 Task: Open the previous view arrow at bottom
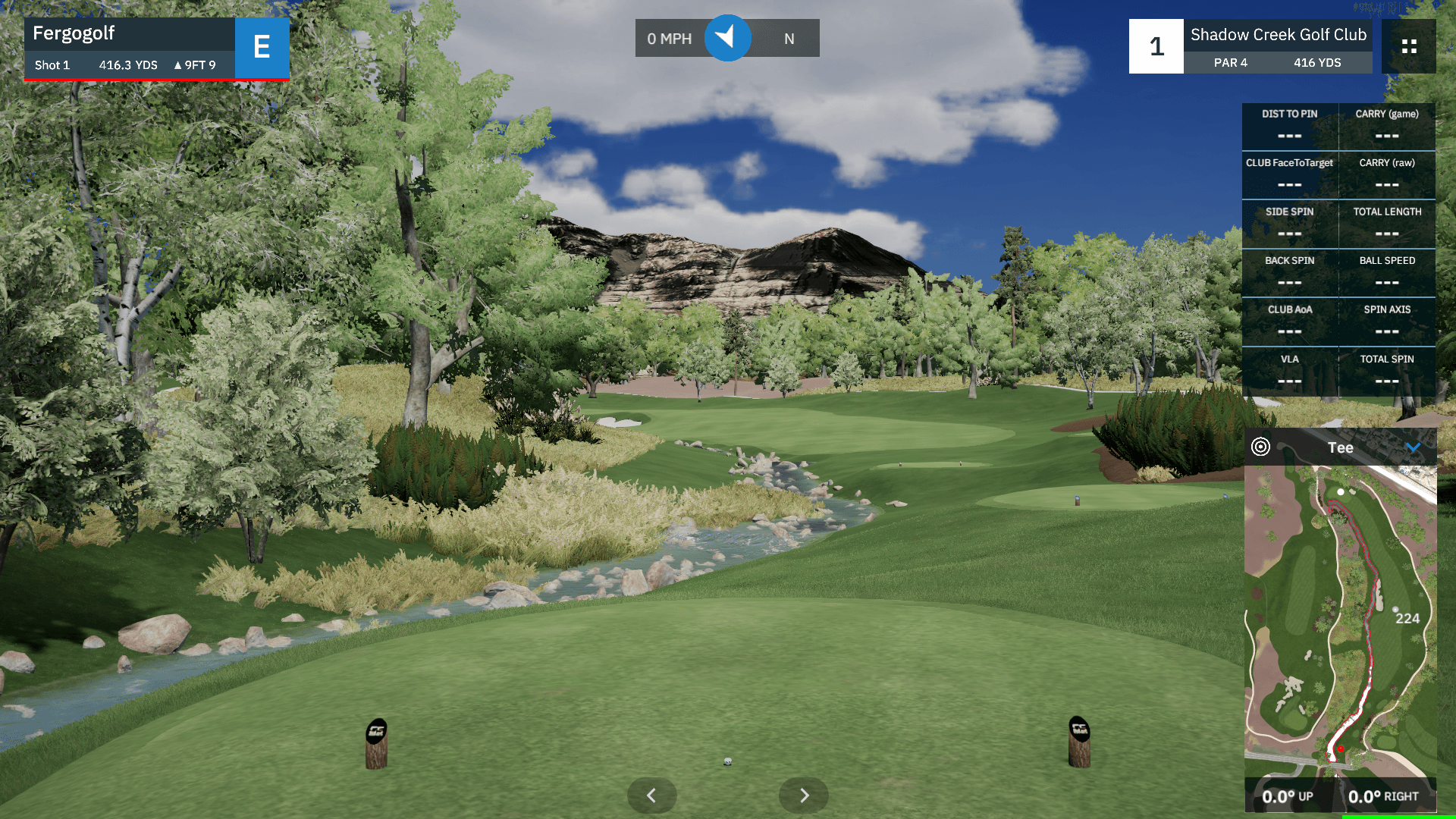651,795
